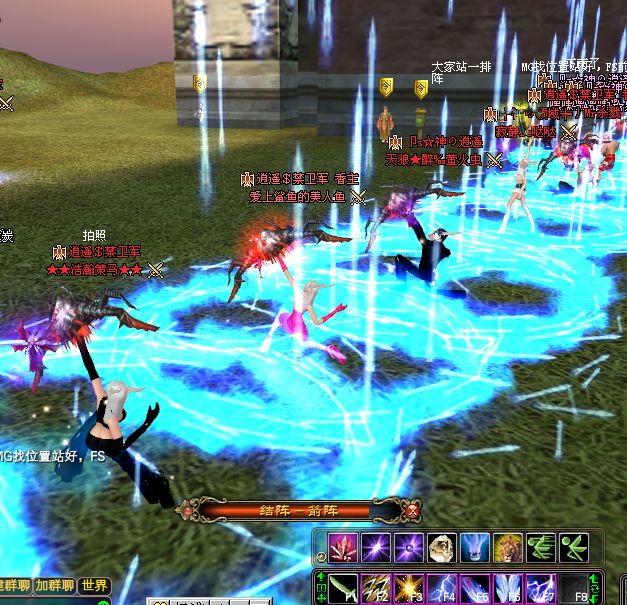Activate the lion head skill

pyautogui.click(x=507, y=548)
